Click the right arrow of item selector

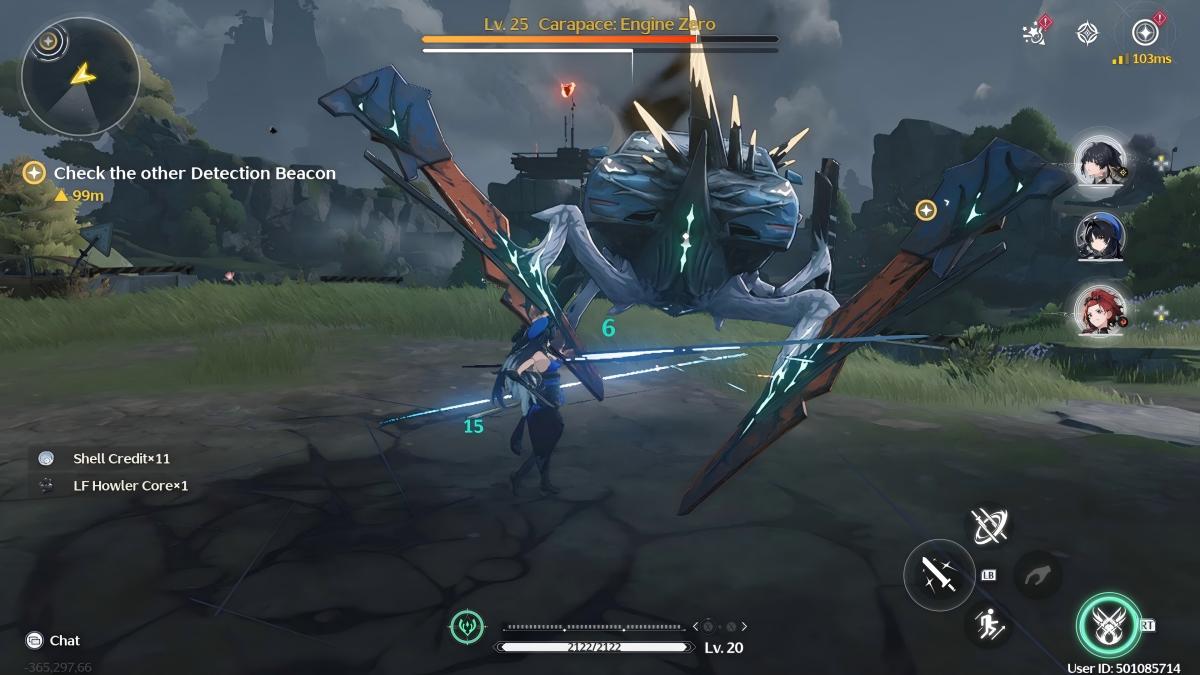pyautogui.click(x=744, y=627)
